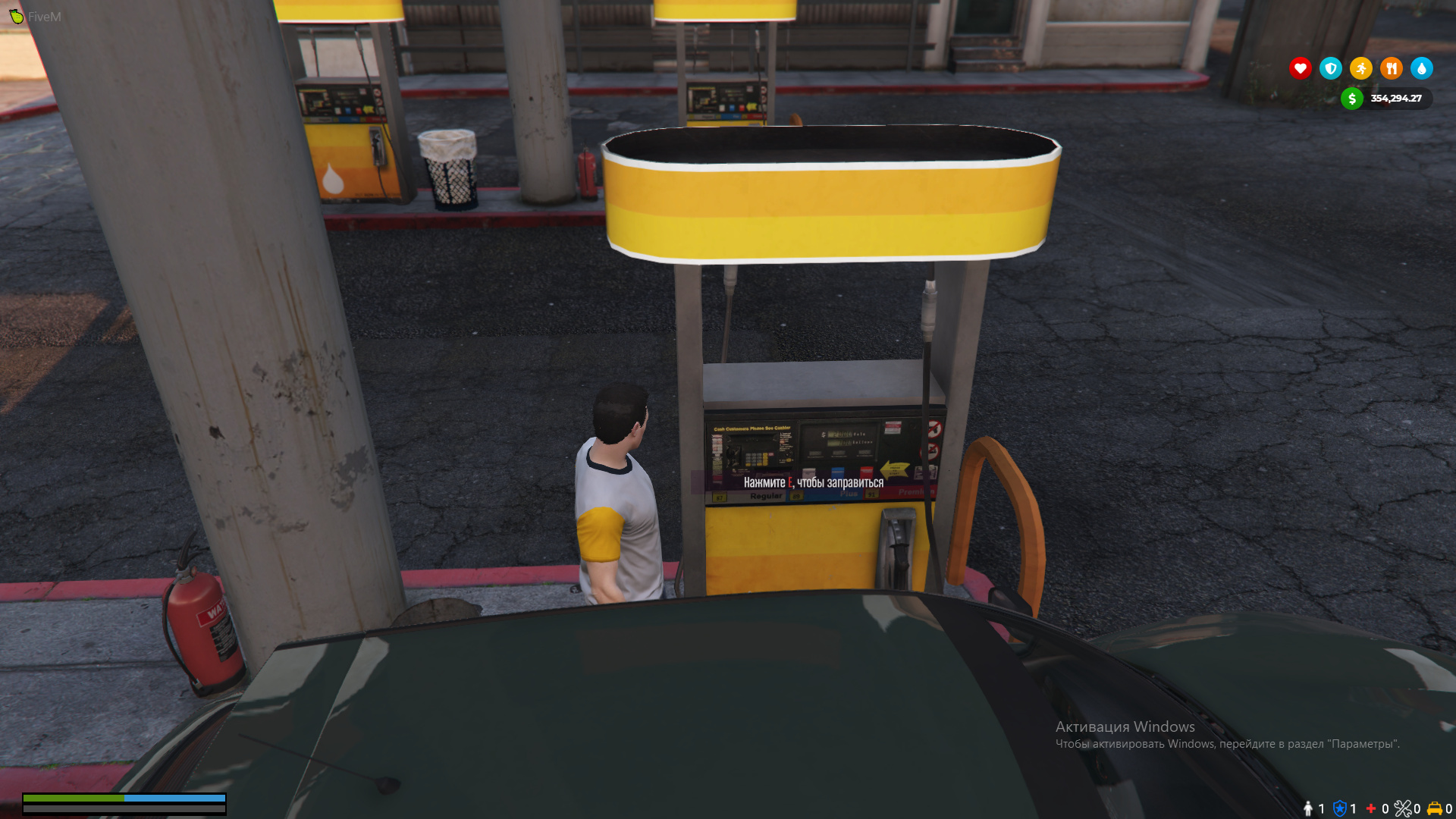Select the blue shield armor icon
Viewport: 1456px width, 819px height.
[1330, 68]
